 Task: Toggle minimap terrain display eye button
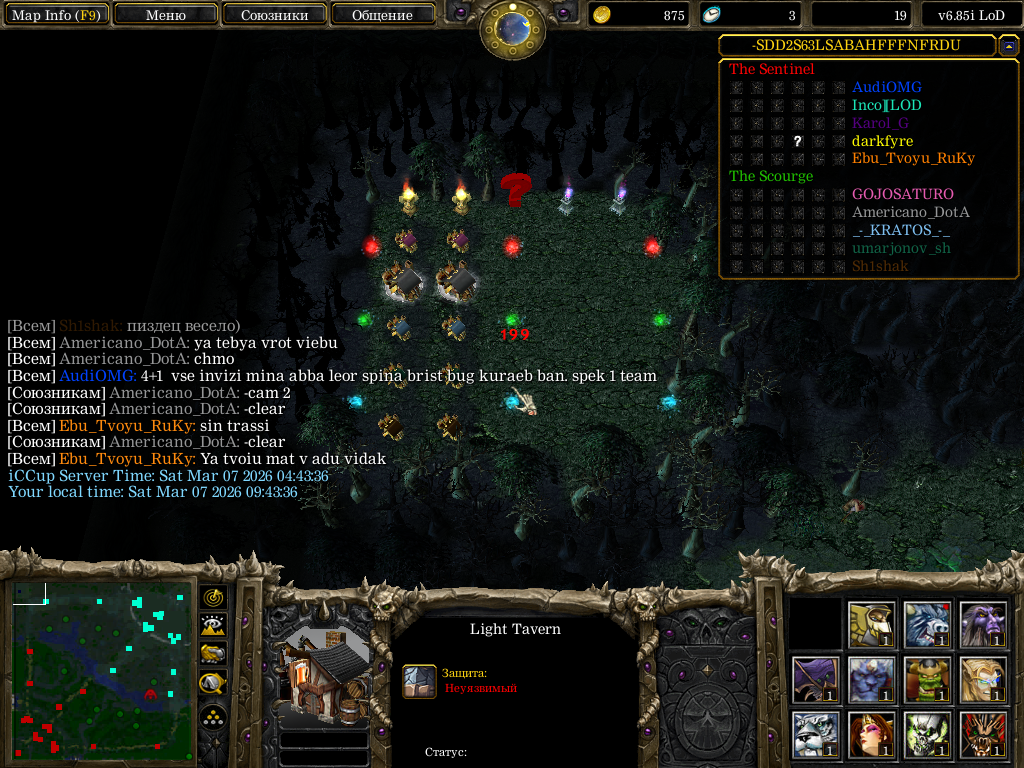pos(213,626)
